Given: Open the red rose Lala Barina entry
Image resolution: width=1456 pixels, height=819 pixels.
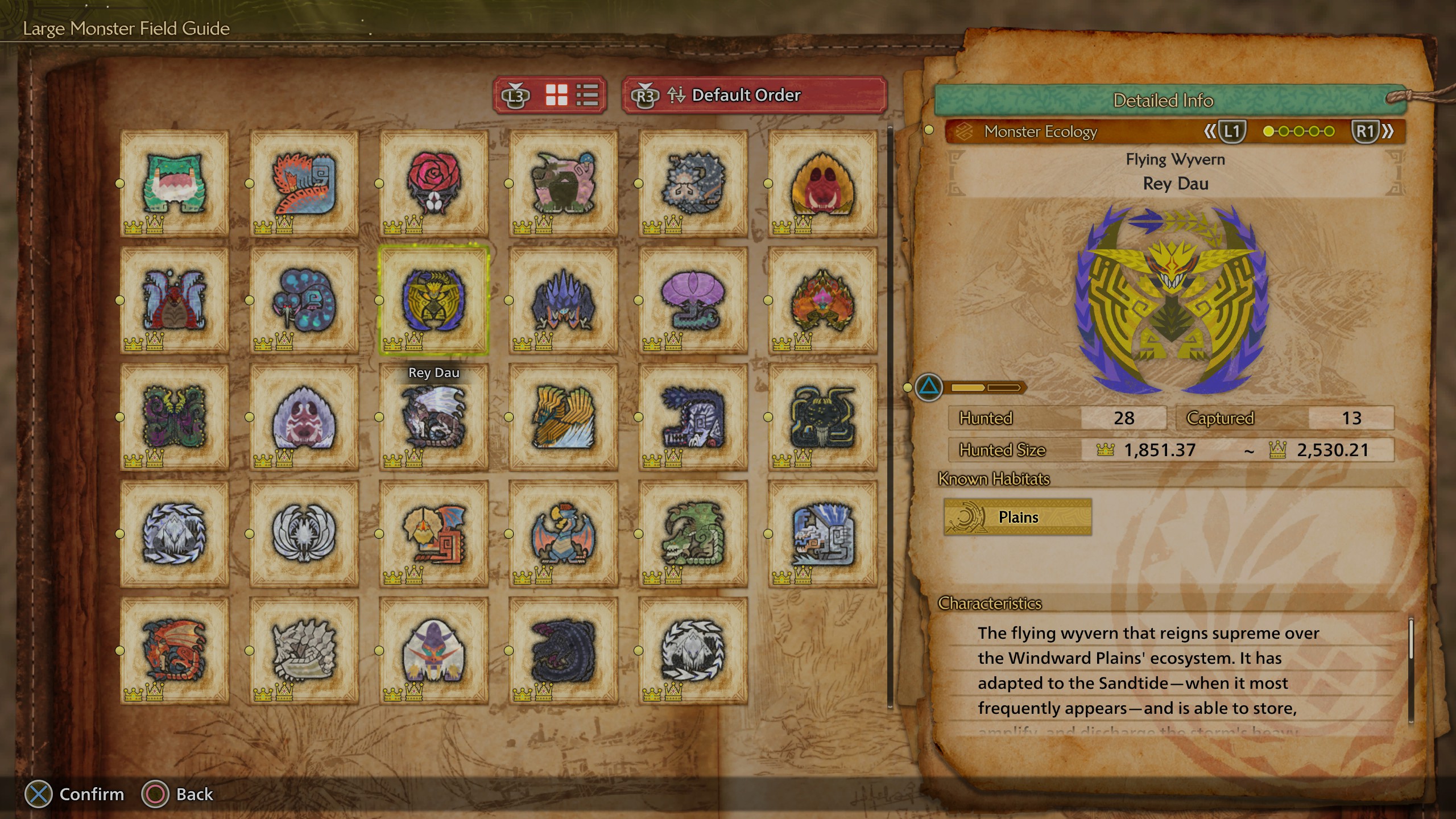Looking at the screenshot, I should pos(433,183).
